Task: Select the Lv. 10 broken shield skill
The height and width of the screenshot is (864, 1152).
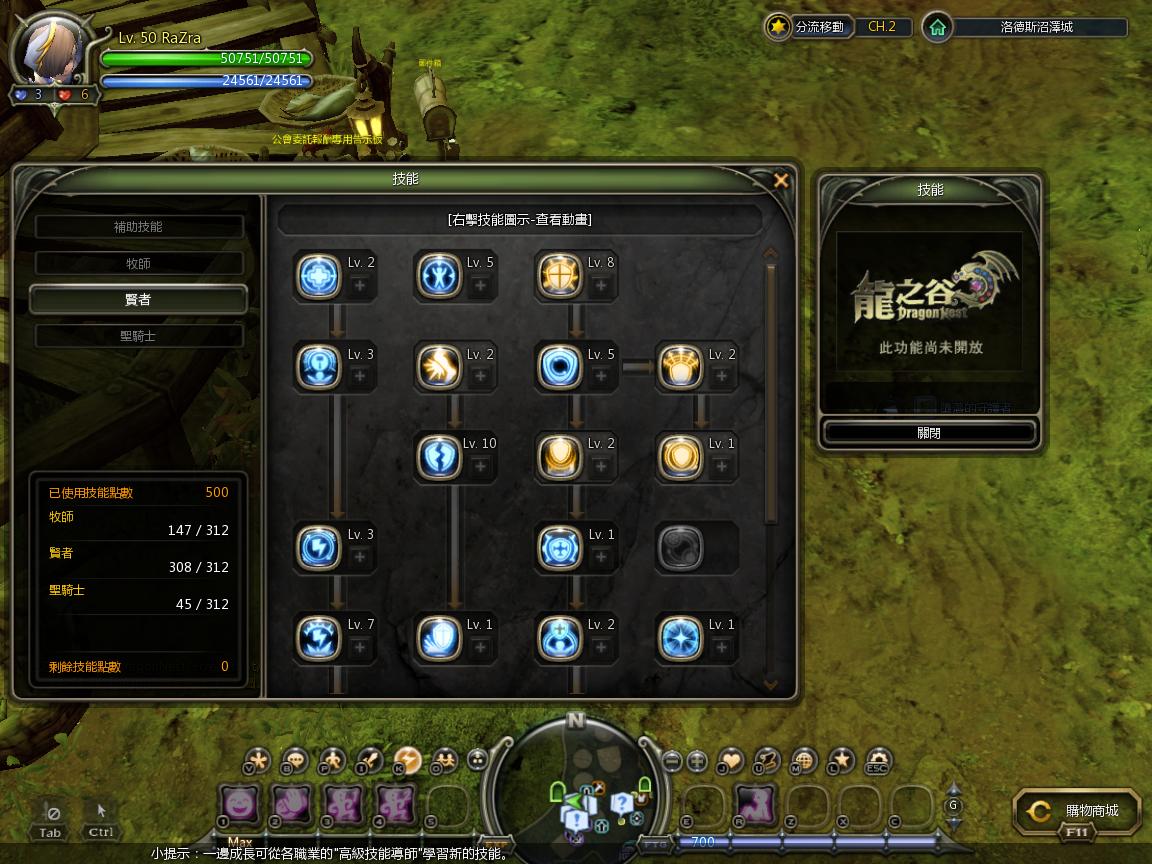Action: 439,457
